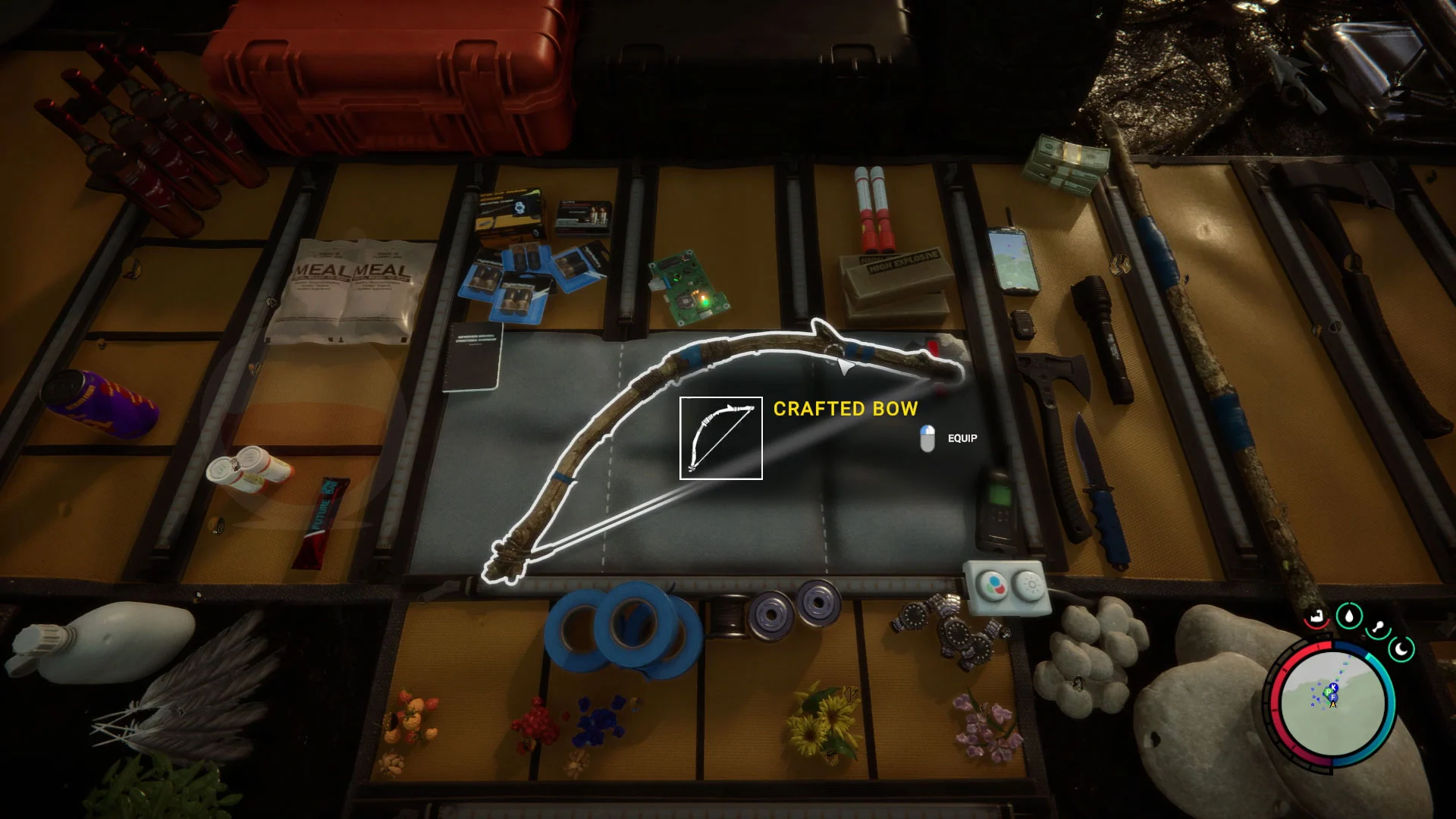Image resolution: width=1456 pixels, height=819 pixels.
Task: Click the sleep moon indicator
Action: click(1401, 649)
